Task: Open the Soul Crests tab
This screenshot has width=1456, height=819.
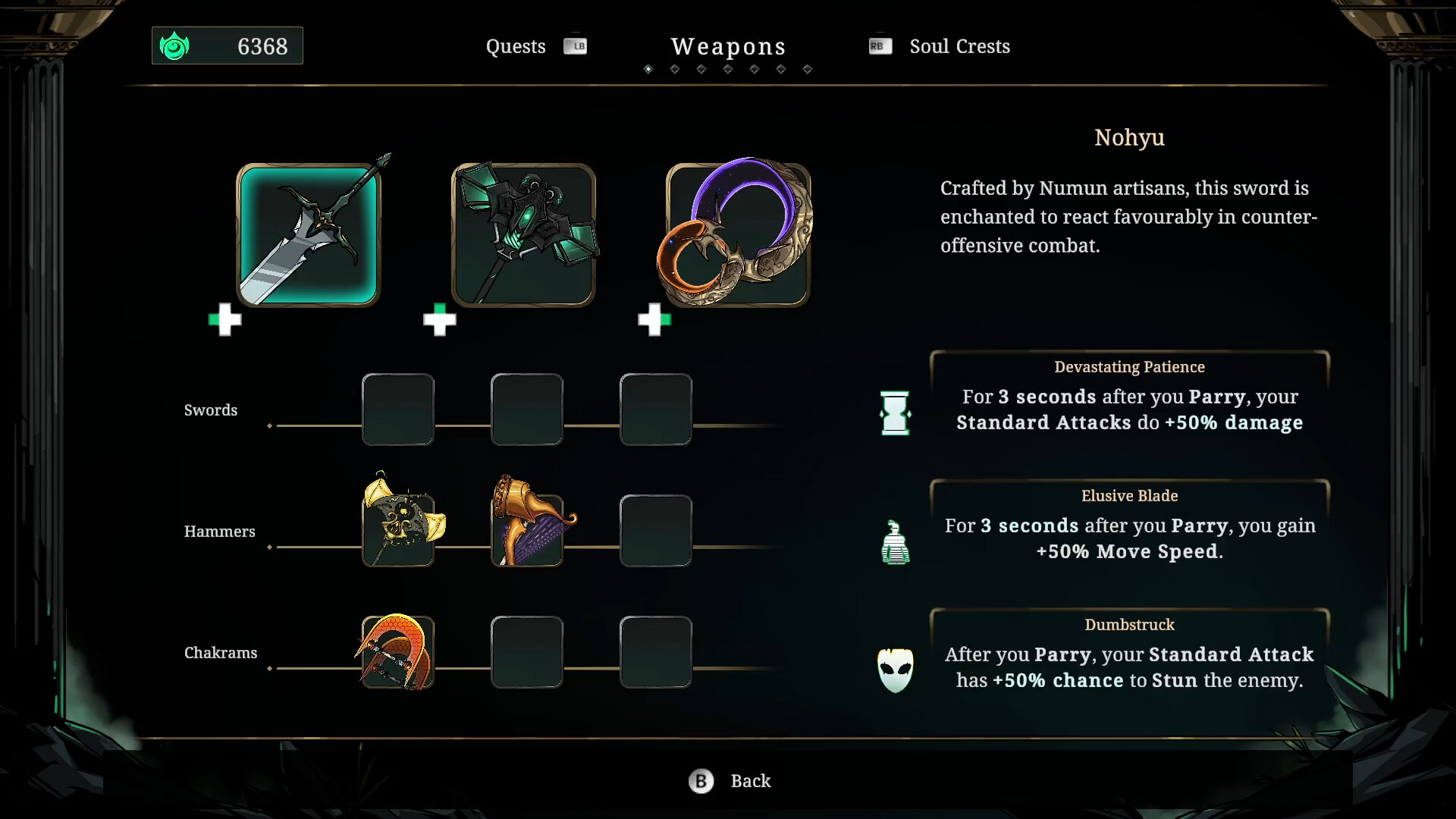Action: (959, 46)
